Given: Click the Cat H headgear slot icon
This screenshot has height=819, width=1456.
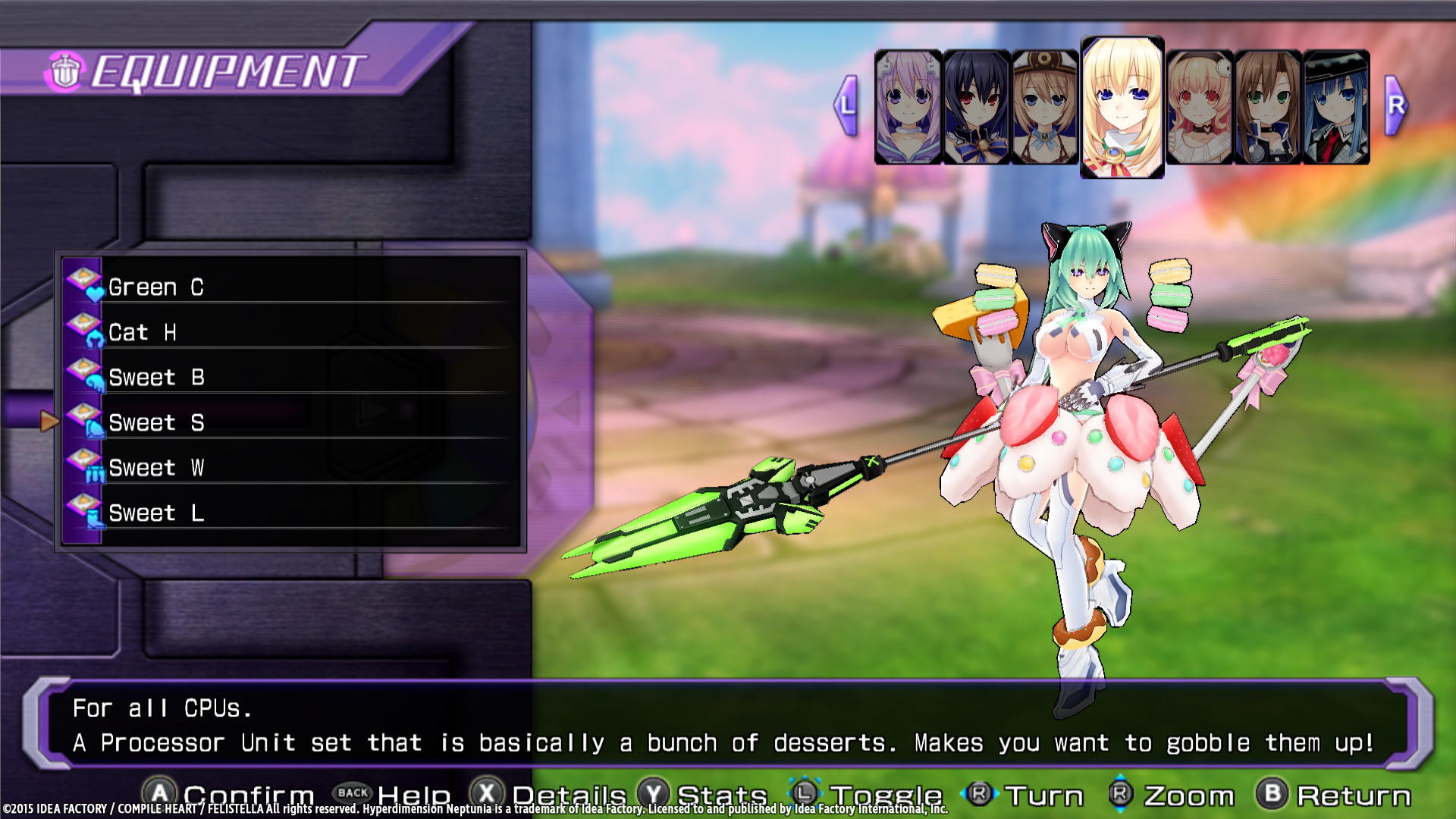Looking at the screenshot, I should [x=83, y=329].
